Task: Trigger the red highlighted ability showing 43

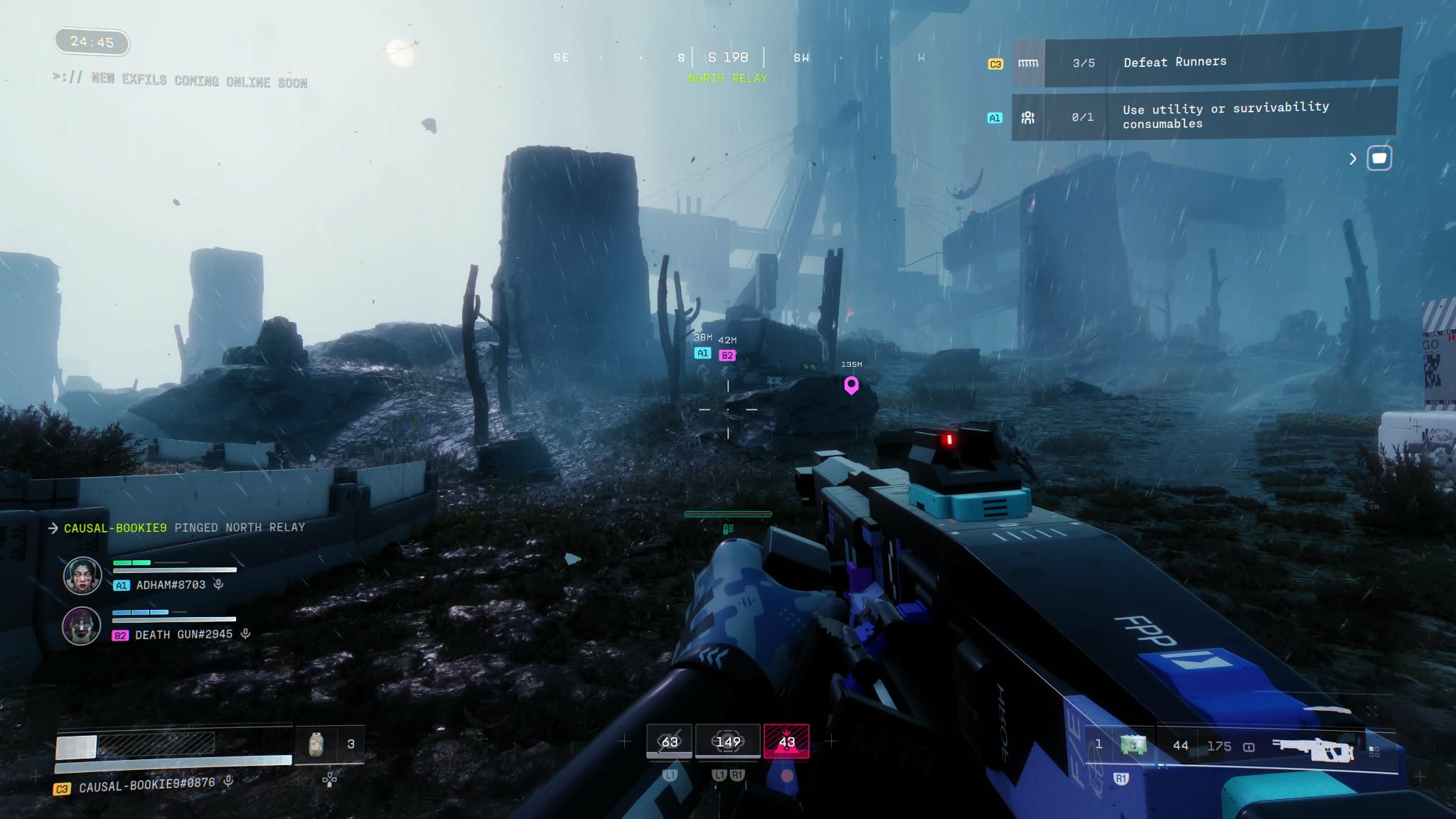Action: (786, 742)
